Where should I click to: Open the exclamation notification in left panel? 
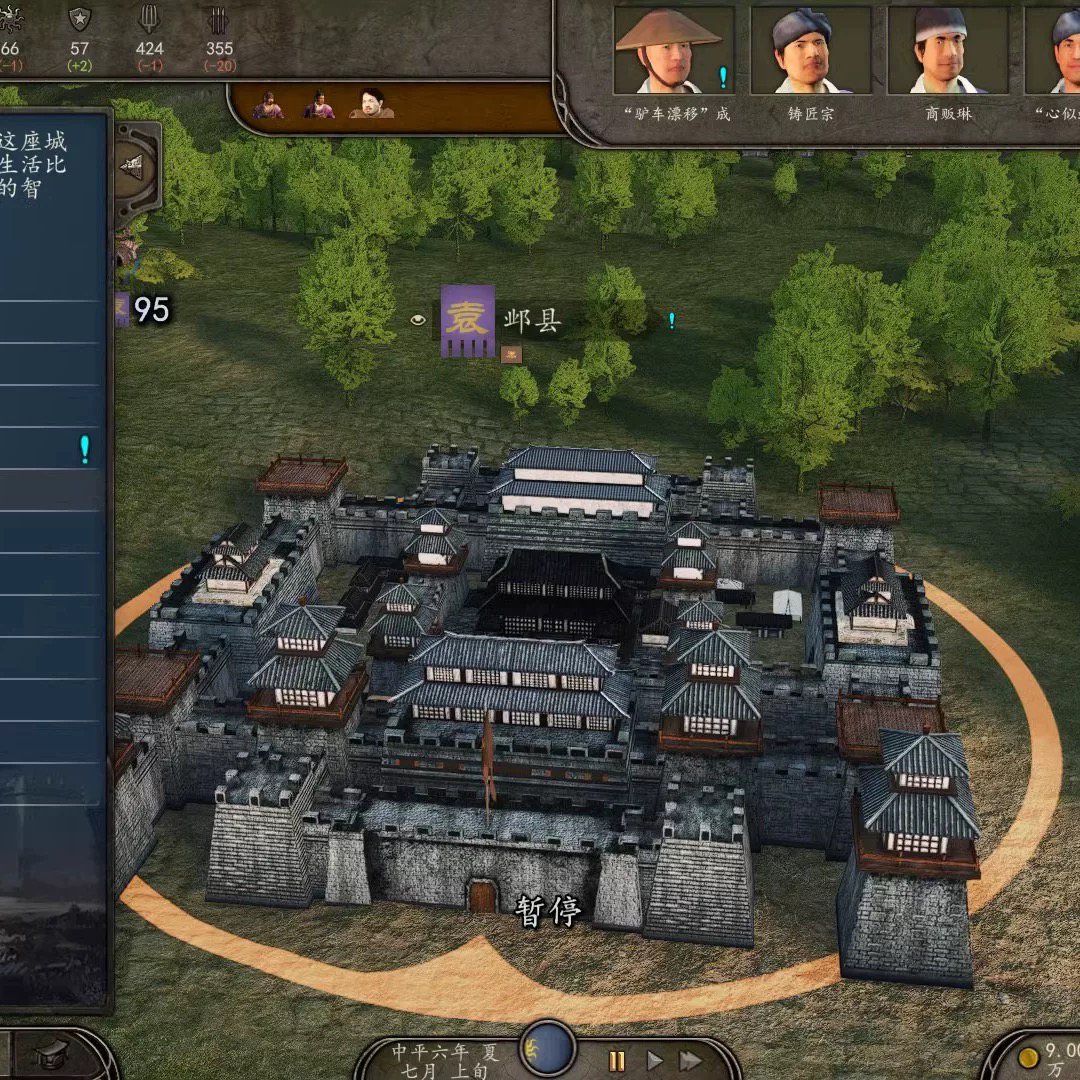85,449
